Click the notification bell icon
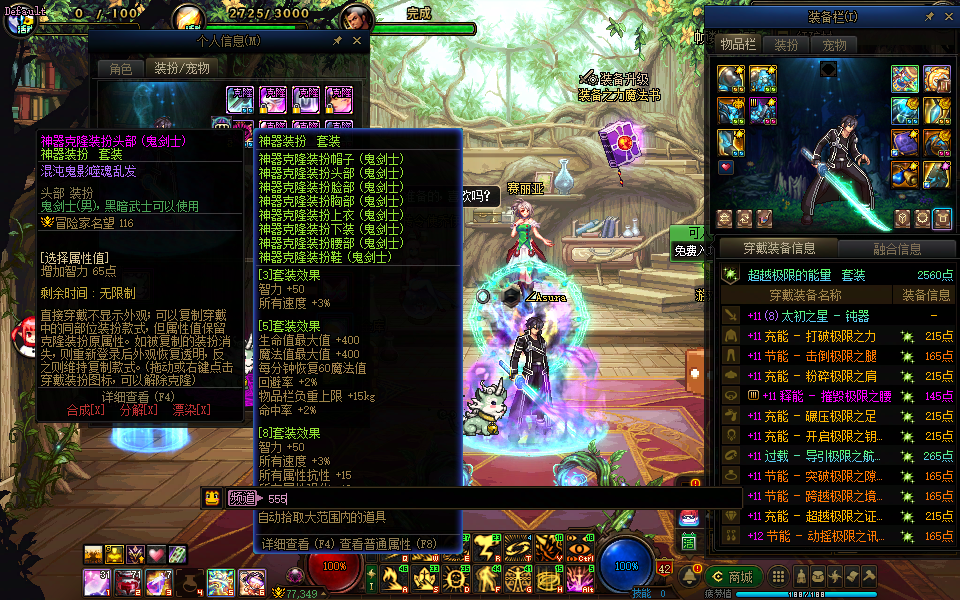This screenshot has height=600, width=960. (688, 577)
